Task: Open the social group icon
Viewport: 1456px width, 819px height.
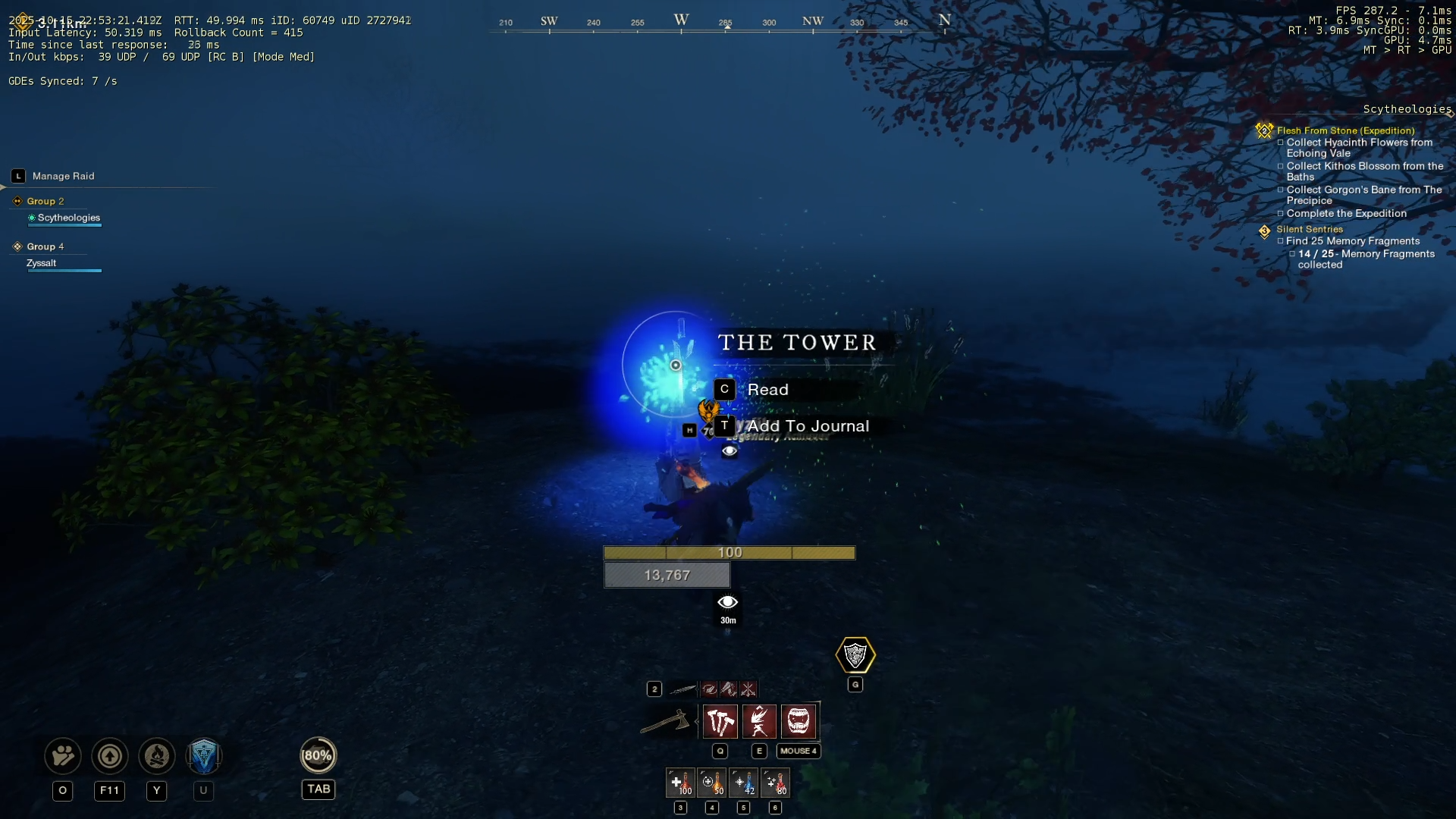Action: (x=63, y=756)
